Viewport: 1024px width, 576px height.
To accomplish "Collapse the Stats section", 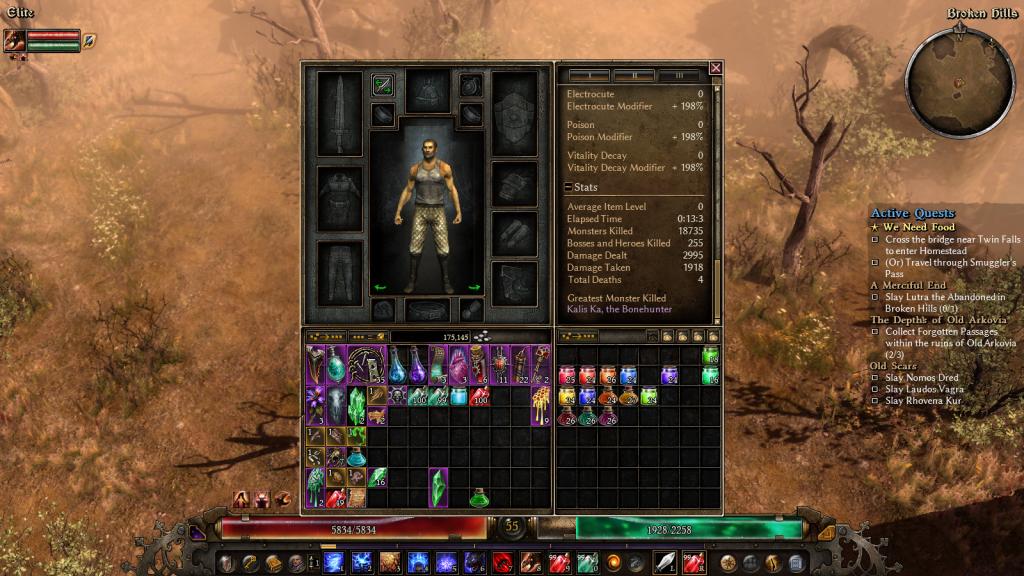I will click(568, 187).
